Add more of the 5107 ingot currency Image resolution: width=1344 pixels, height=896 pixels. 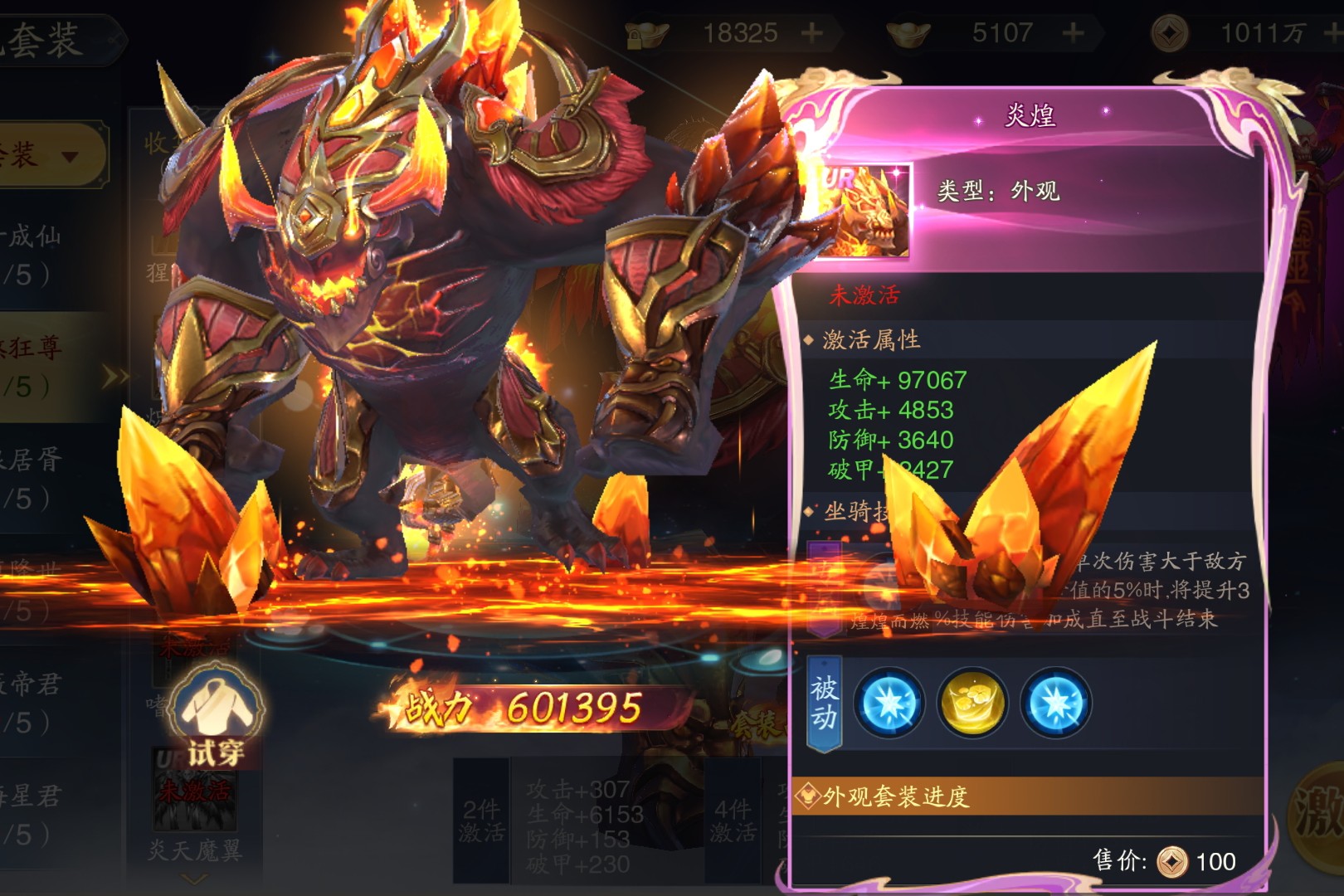(1074, 33)
